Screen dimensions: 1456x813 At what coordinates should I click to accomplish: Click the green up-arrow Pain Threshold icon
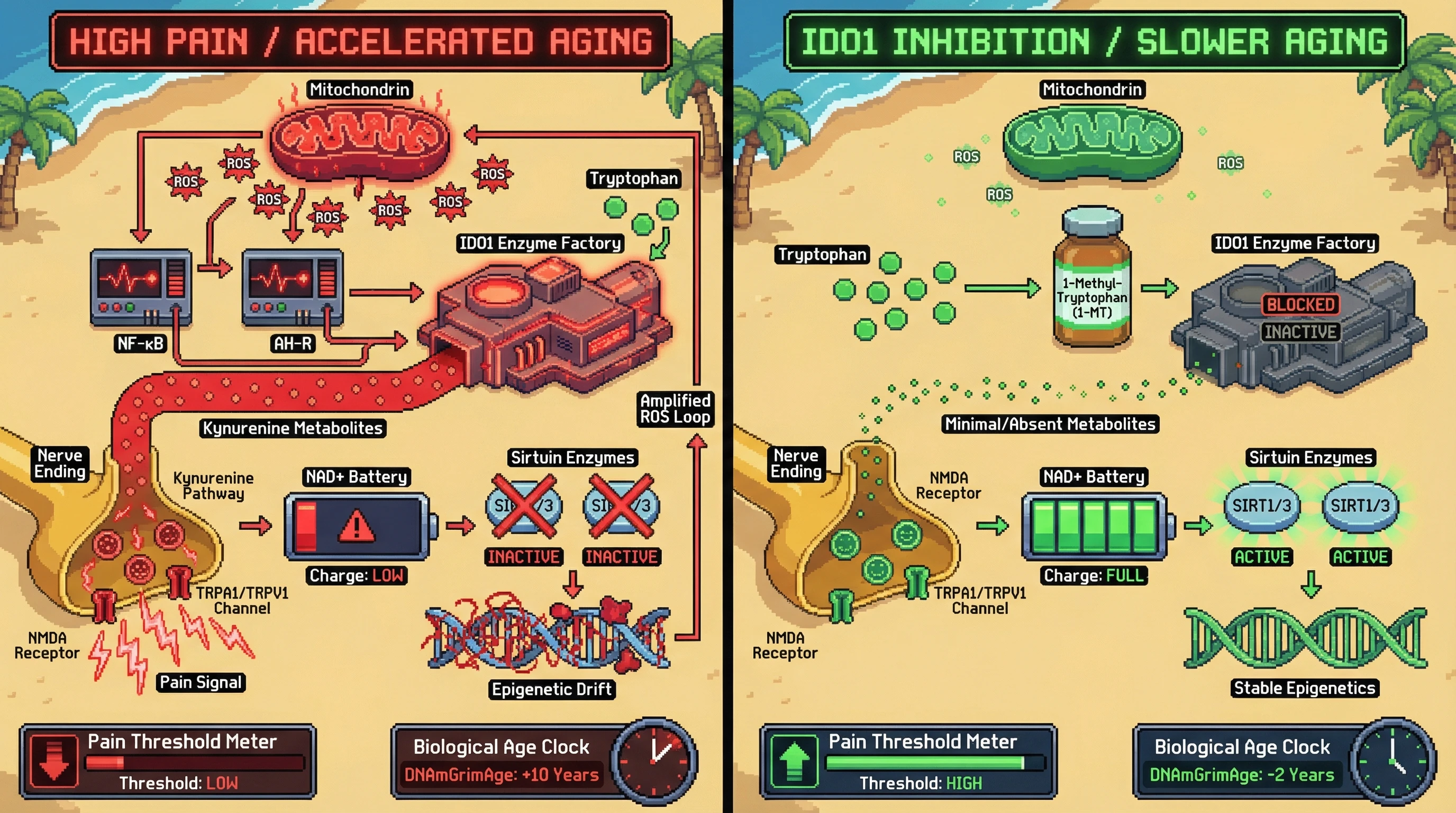pyautogui.click(x=794, y=761)
